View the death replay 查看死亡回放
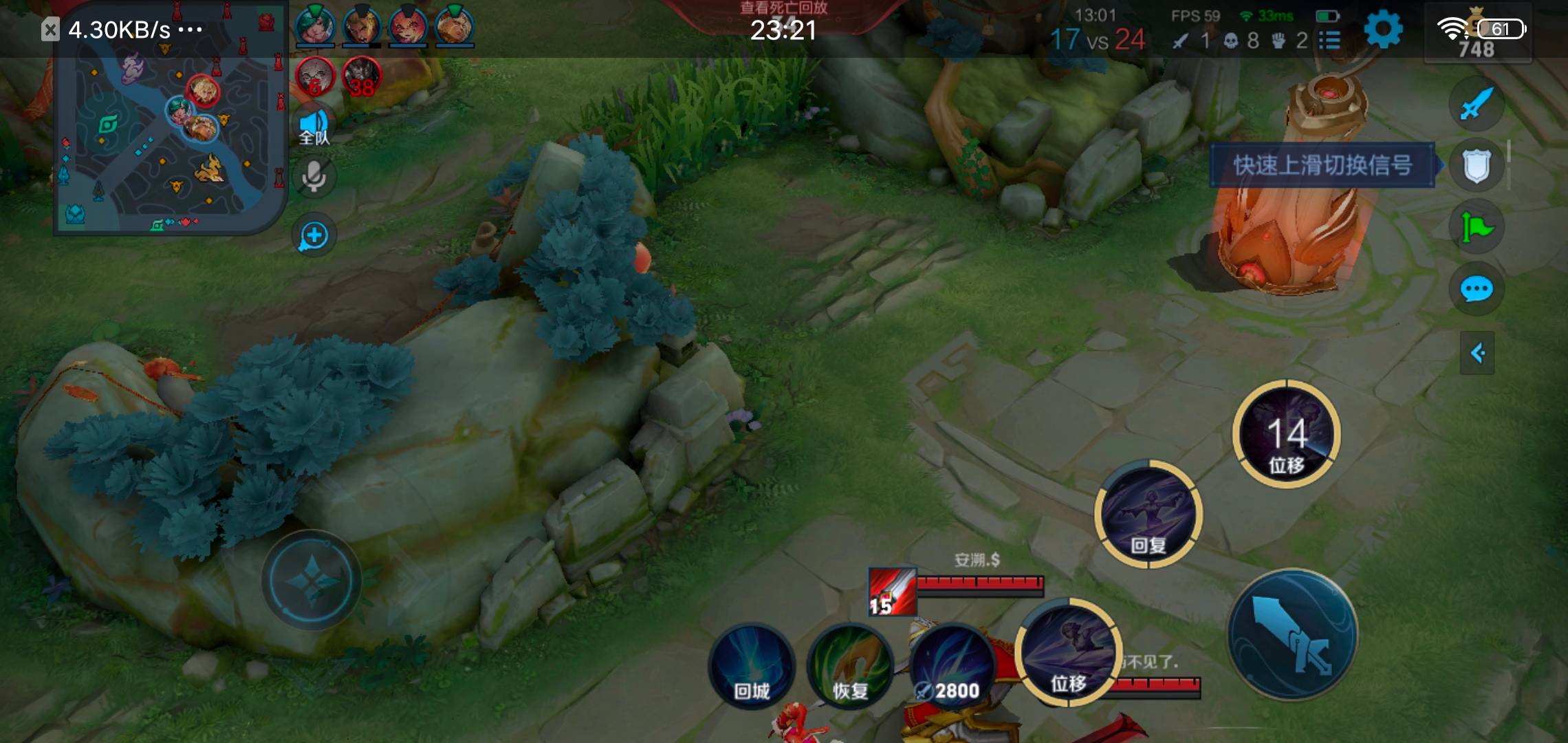1568x743 pixels. [x=783, y=8]
